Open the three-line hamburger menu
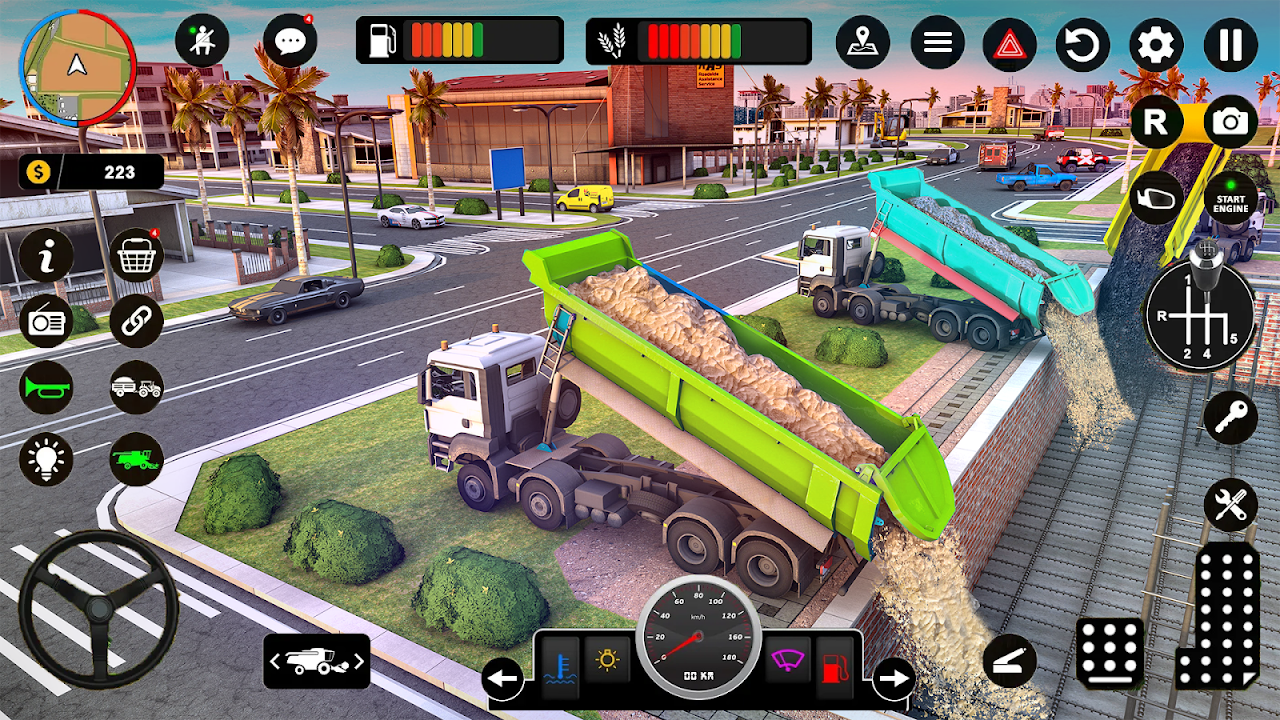The width and height of the screenshot is (1280, 720). coord(937,43)
